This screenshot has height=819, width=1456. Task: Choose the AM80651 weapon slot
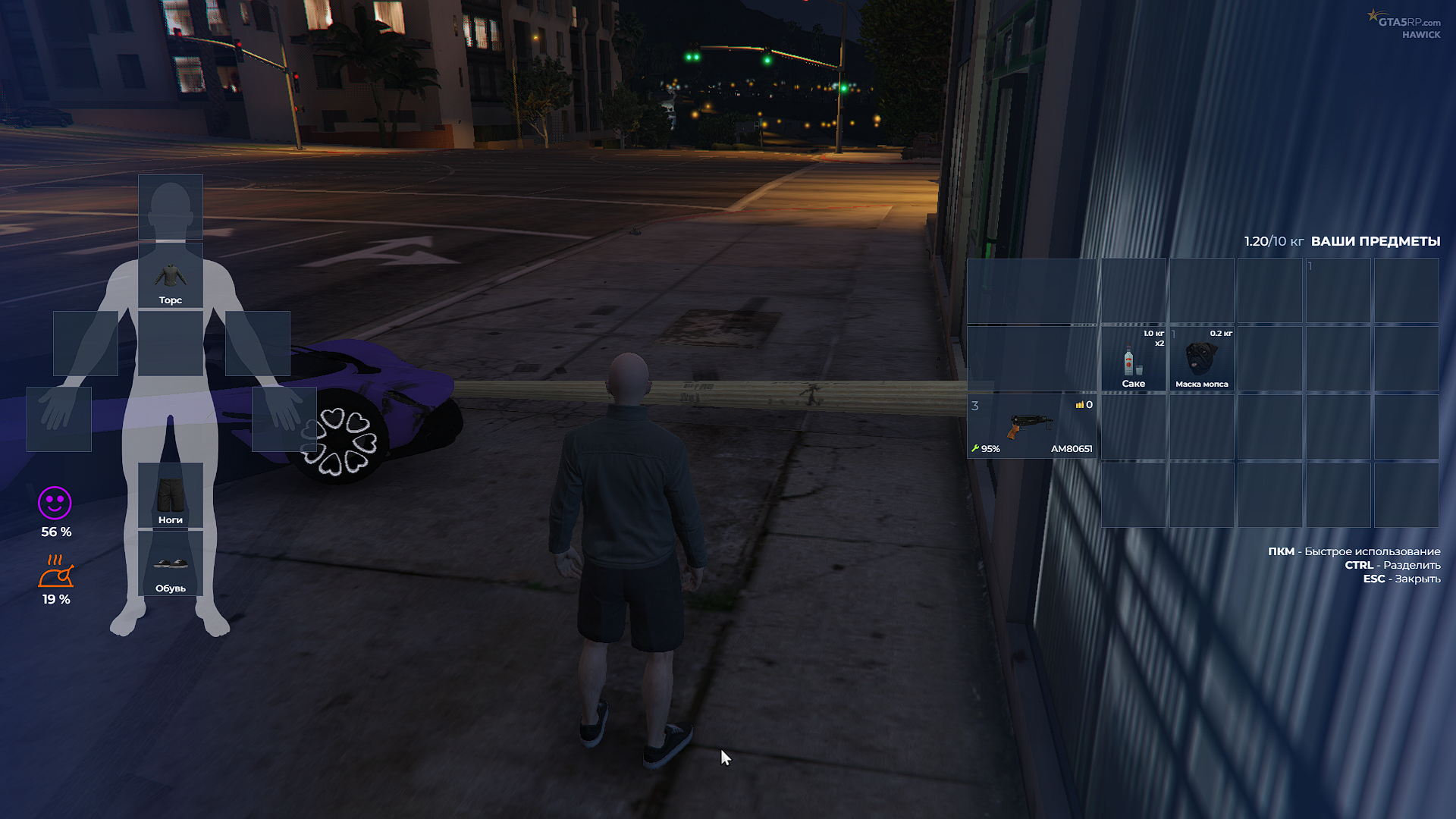click(x=1031, y=426)
